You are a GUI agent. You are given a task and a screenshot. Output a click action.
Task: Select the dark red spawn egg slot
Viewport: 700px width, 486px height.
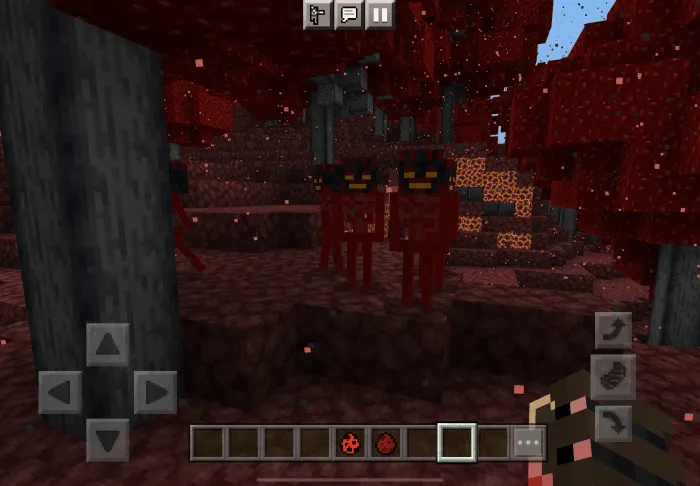click(386, 442)
